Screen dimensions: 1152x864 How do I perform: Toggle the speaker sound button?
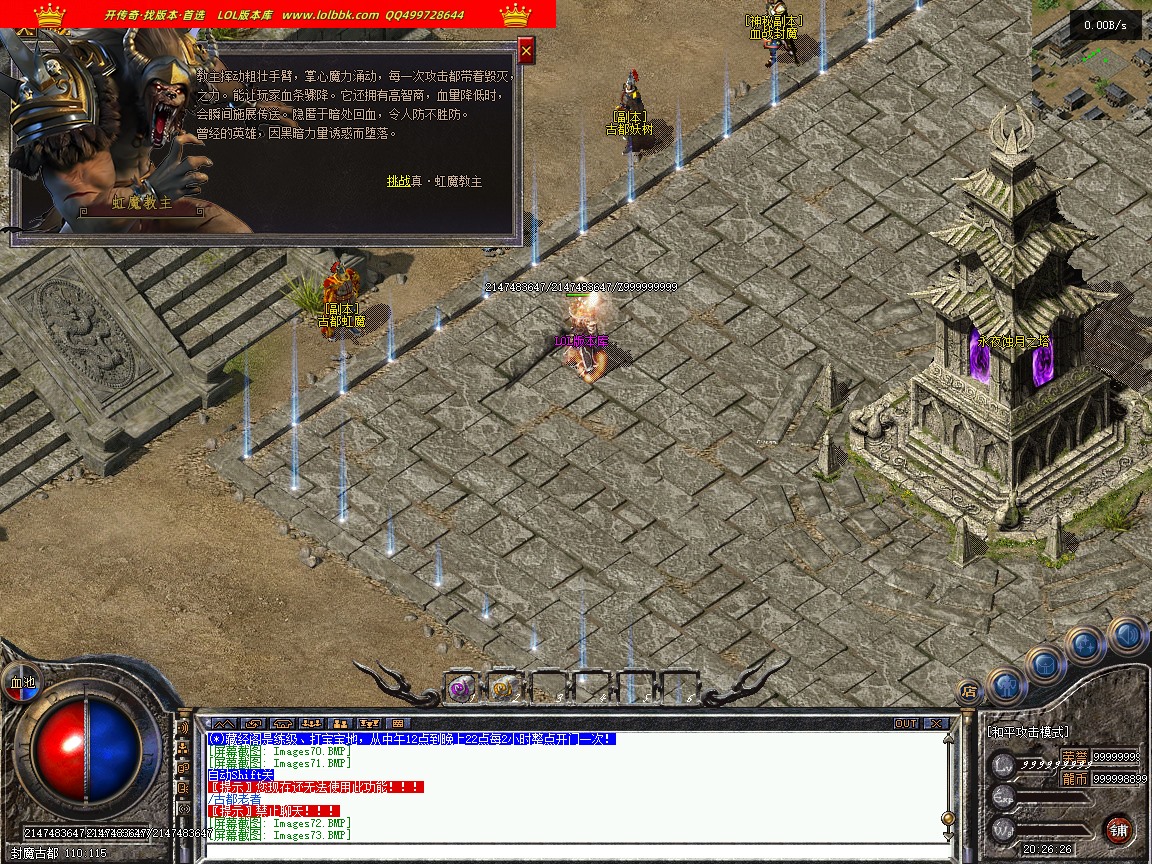tap(1126, 634)
